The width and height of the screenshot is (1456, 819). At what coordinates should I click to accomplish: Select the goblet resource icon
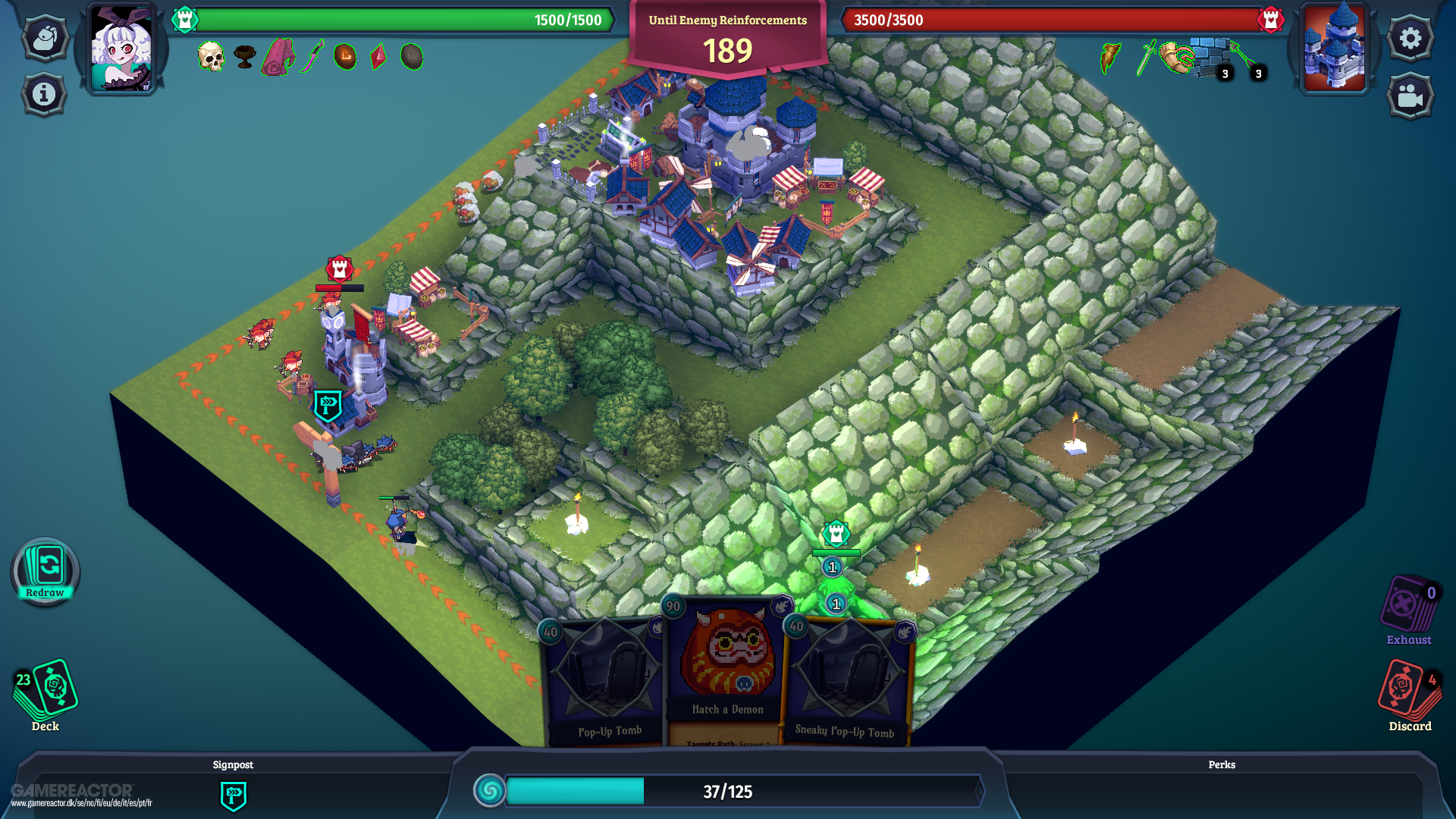coord(244,57)
